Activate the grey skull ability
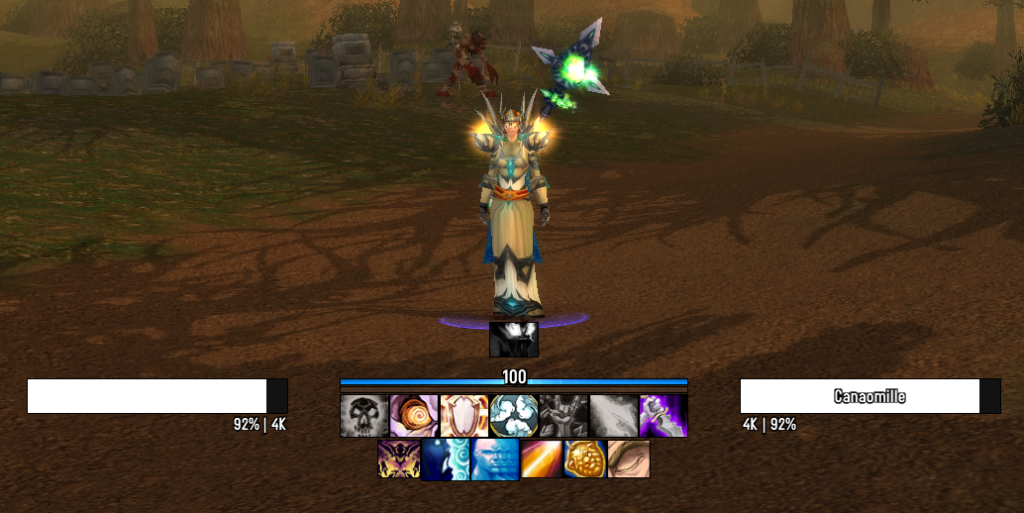The width and height of the screenshot is (1024, 513). 364,416
